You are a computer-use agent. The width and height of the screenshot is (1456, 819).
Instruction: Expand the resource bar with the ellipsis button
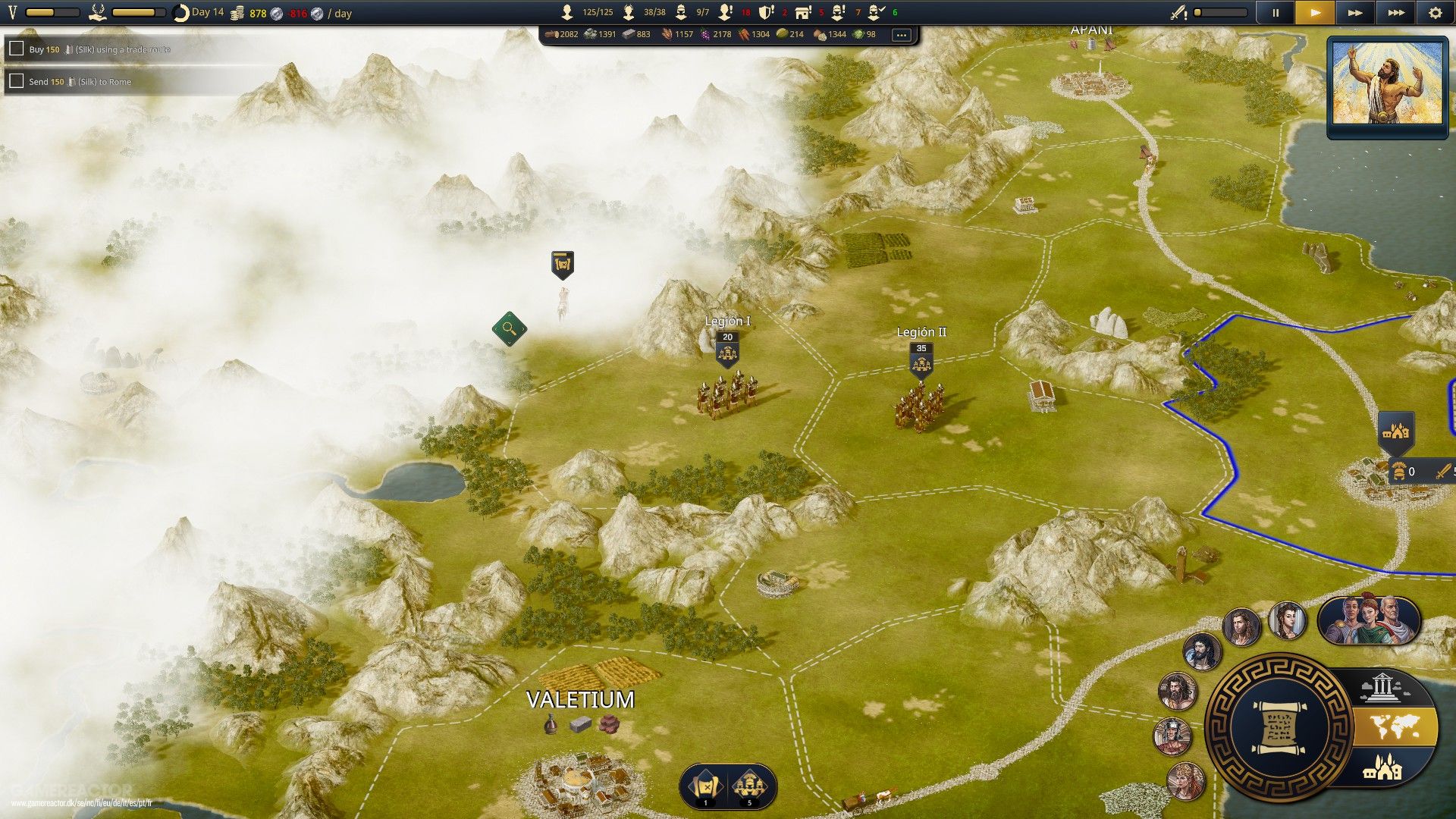click(902, 35)
